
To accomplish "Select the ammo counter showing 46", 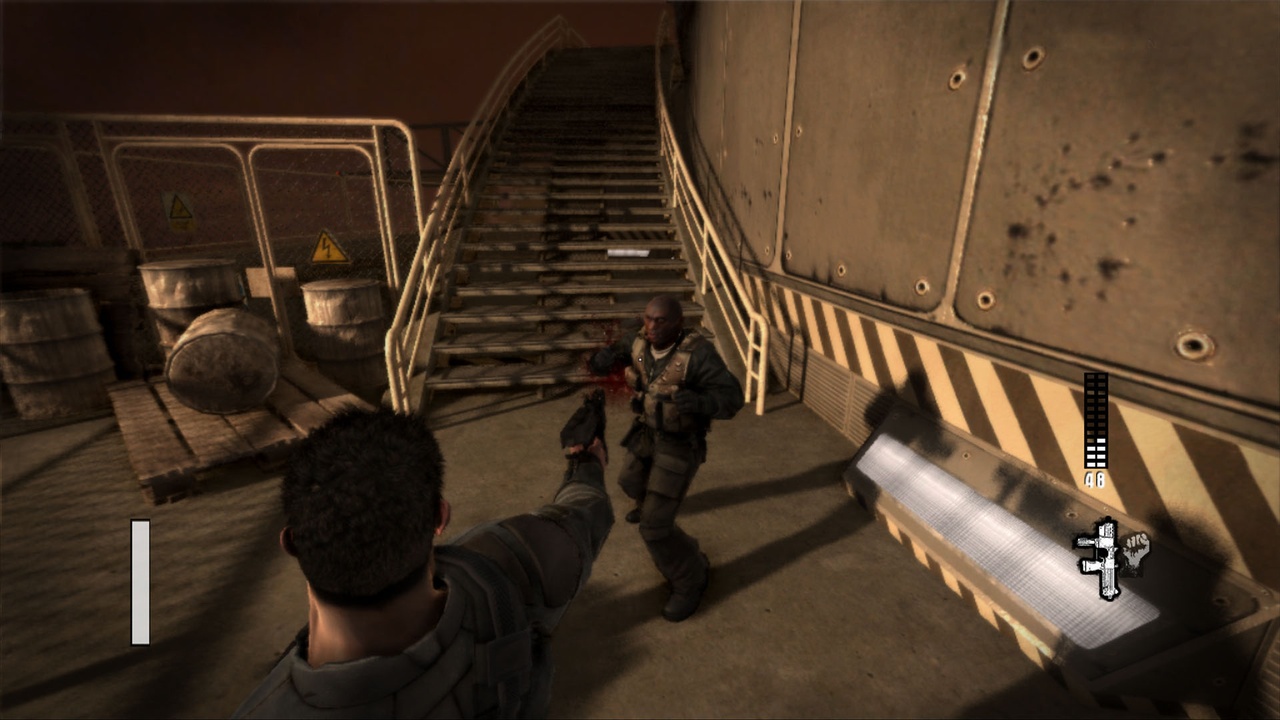I will (x=1094, y=478).
